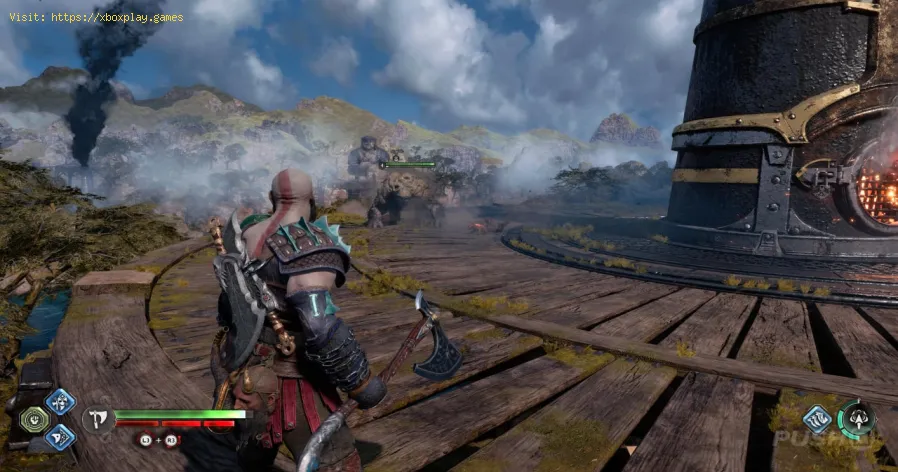Trigger the upper blue runic attack diamond
Screen dimensions: 898x472
[60, 402]
